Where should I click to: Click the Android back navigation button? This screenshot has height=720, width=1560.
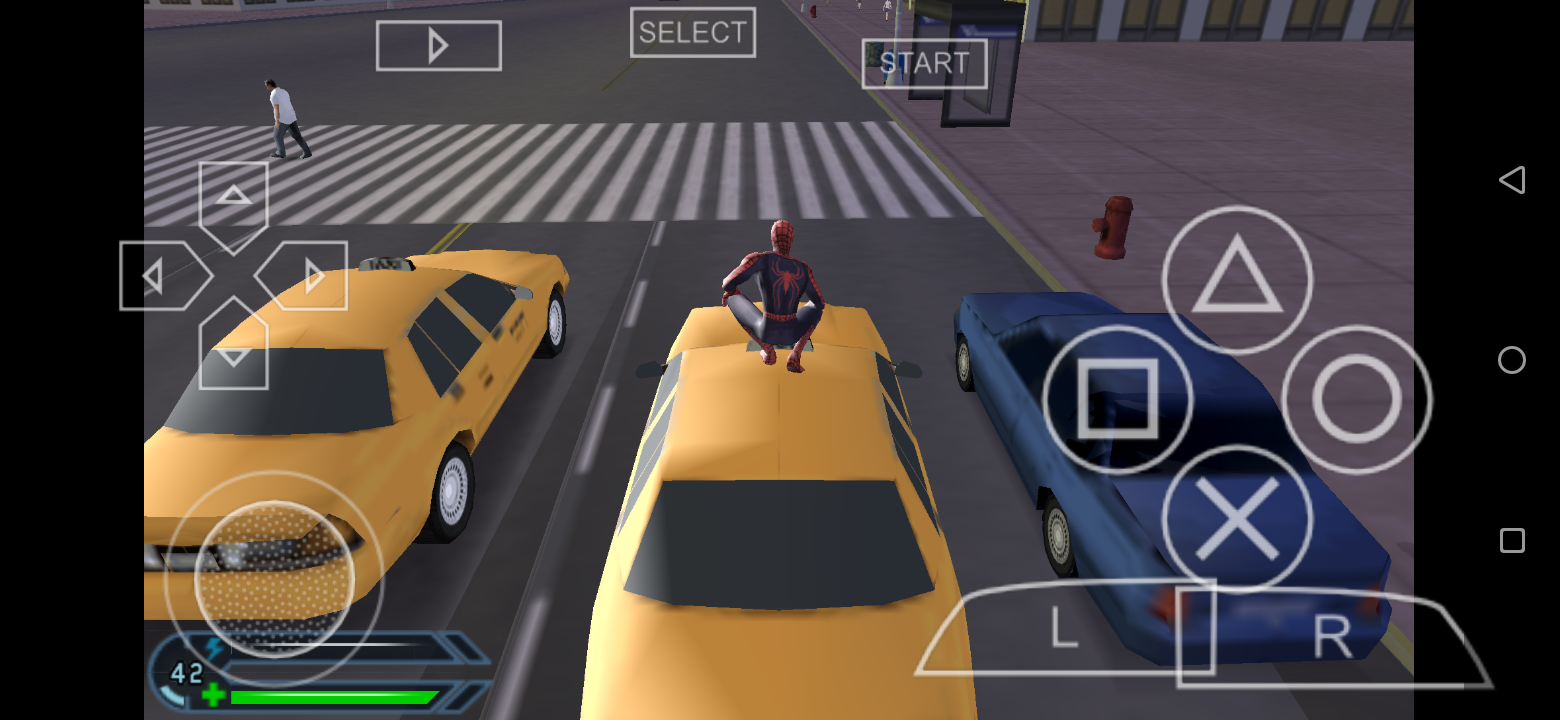point(1512,180)
